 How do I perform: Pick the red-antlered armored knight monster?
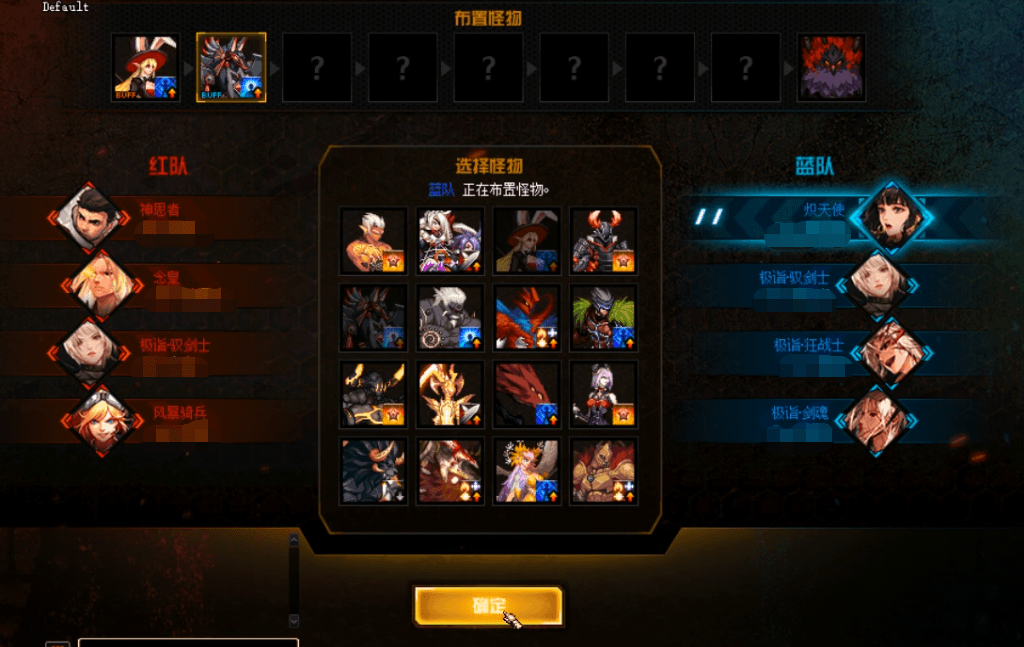[x=603, y=241]
